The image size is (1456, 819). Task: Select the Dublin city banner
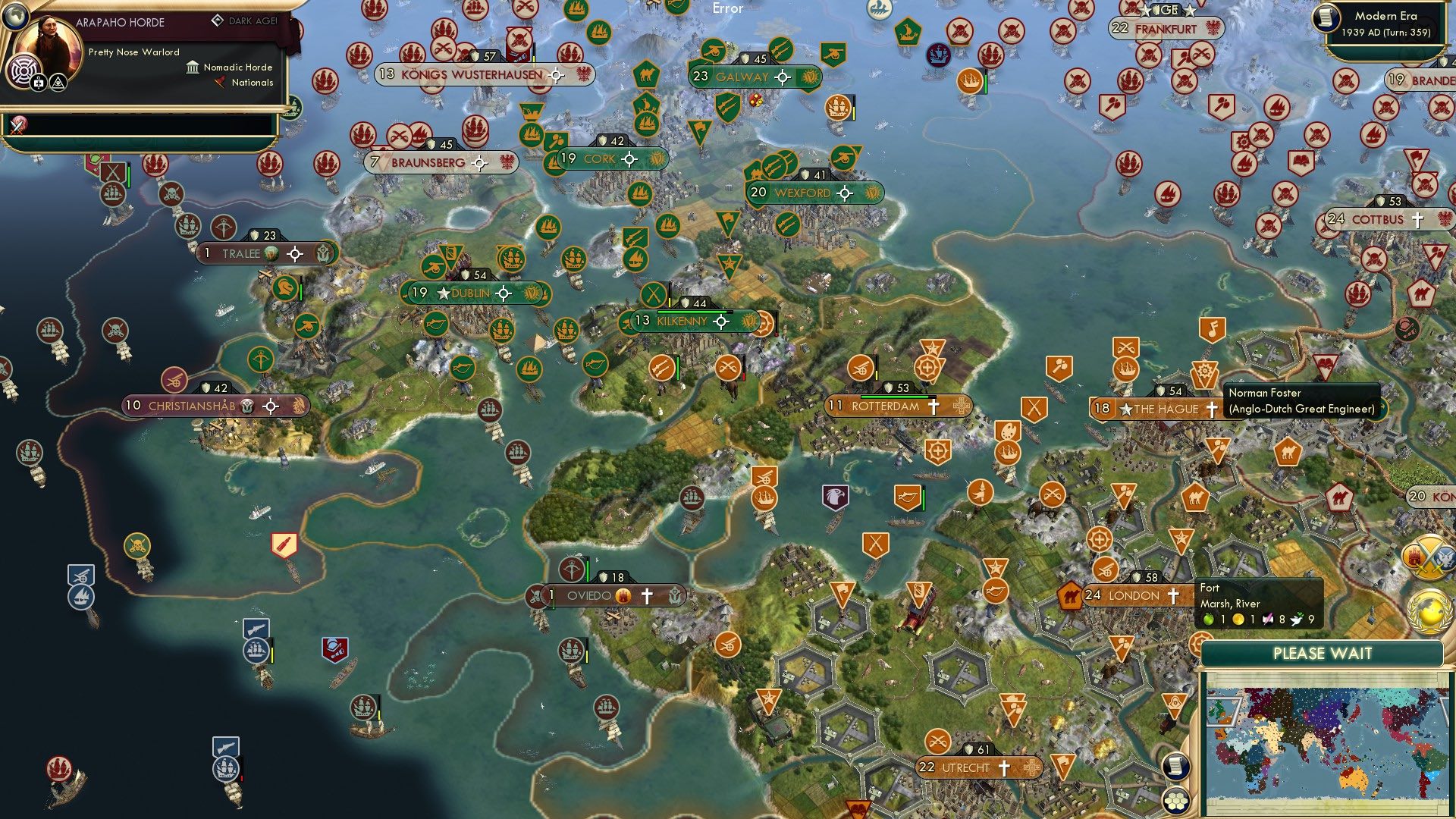472,293
